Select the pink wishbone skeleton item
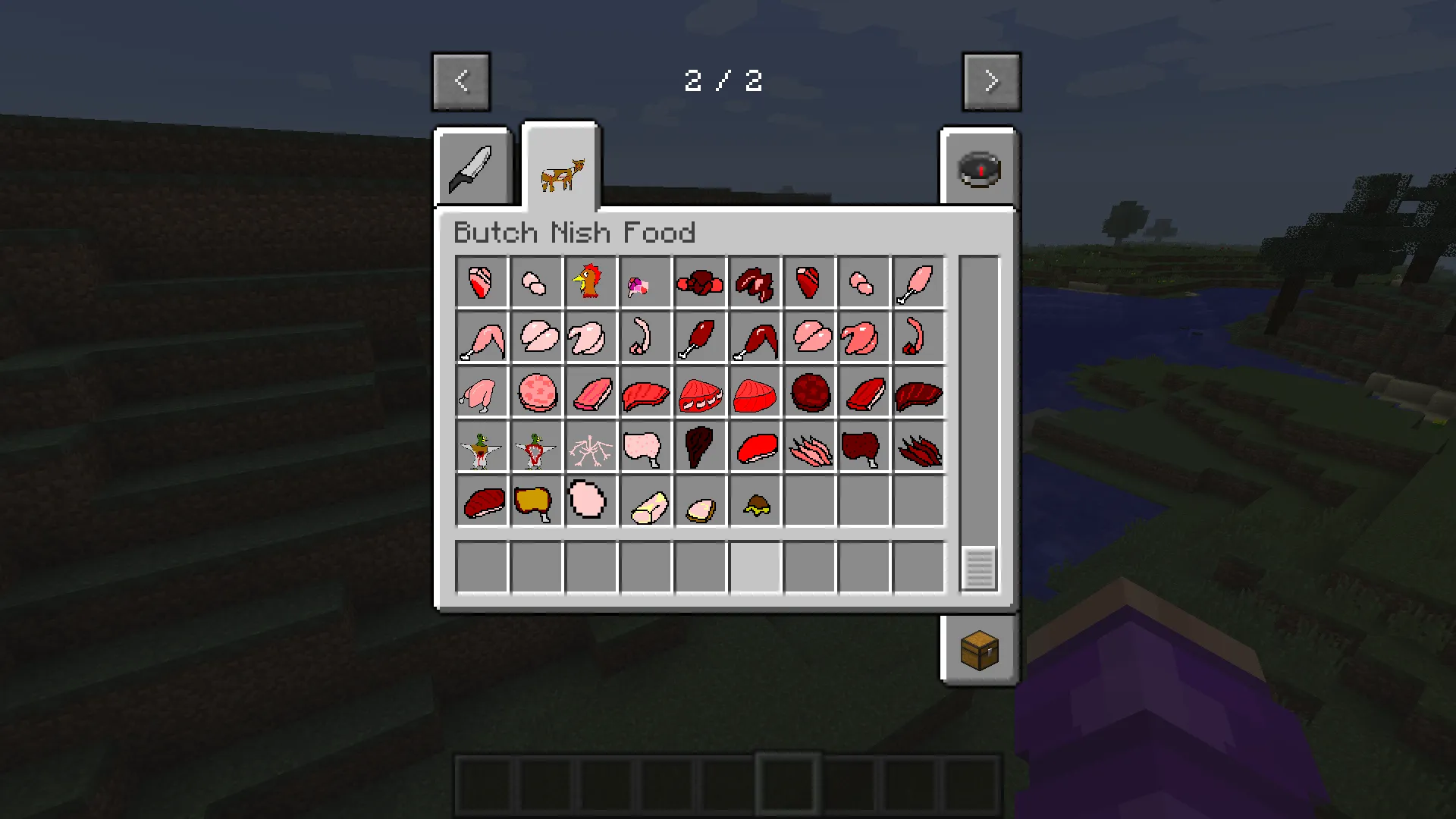1456x819 pixels. (591, 446)
